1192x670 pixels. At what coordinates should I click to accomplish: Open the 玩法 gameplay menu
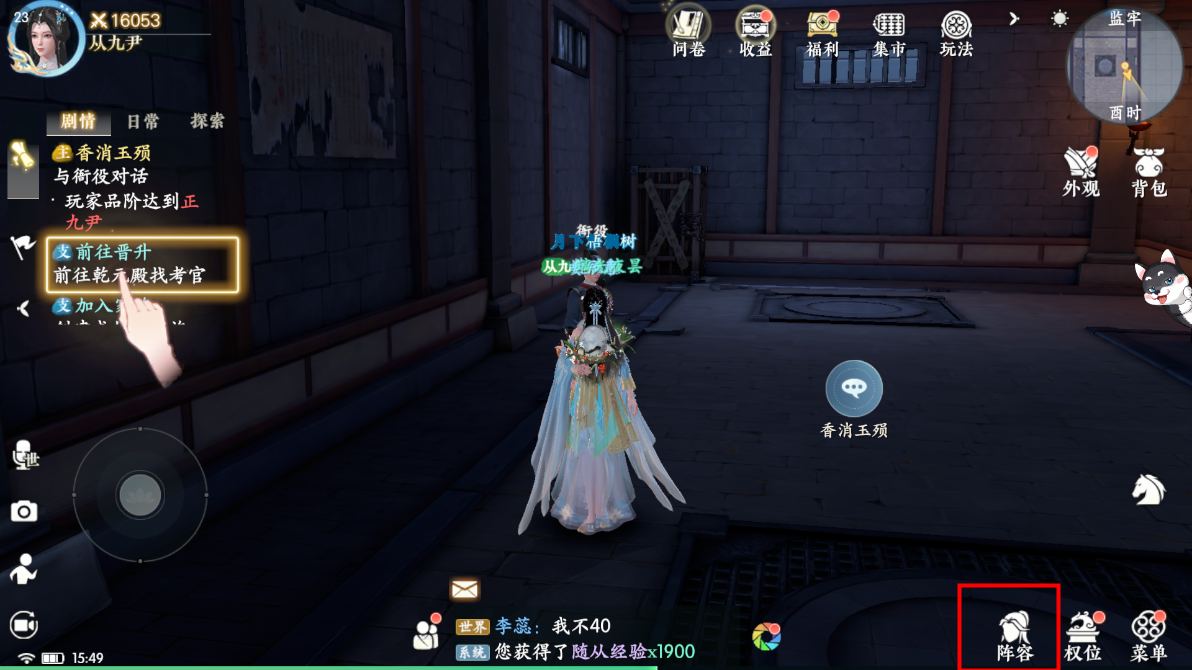(956, 30)
